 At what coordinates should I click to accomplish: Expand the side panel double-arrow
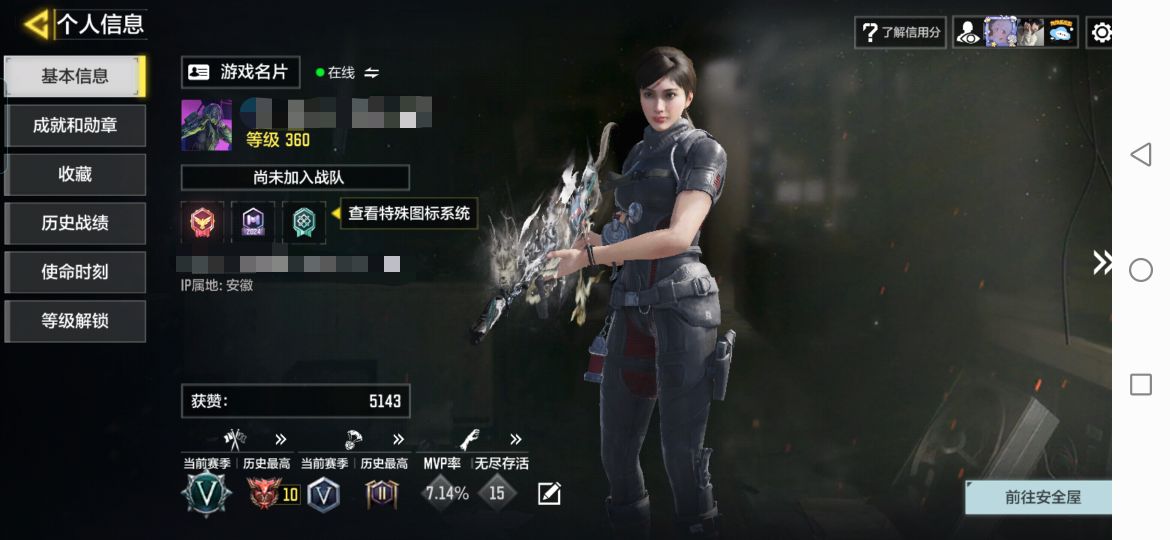click(x=1101, y=263)
